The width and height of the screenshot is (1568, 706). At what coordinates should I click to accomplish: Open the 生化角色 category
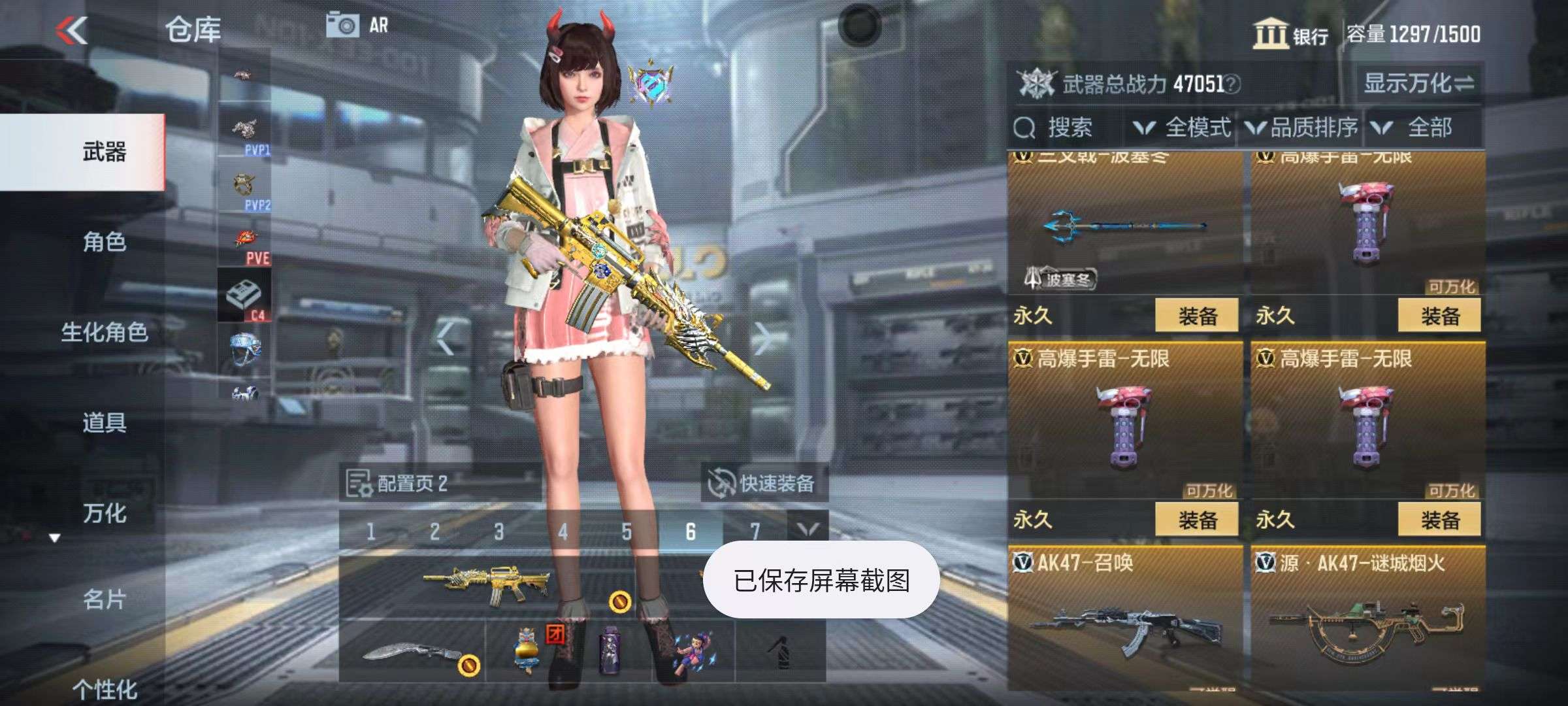pos(105,332)
